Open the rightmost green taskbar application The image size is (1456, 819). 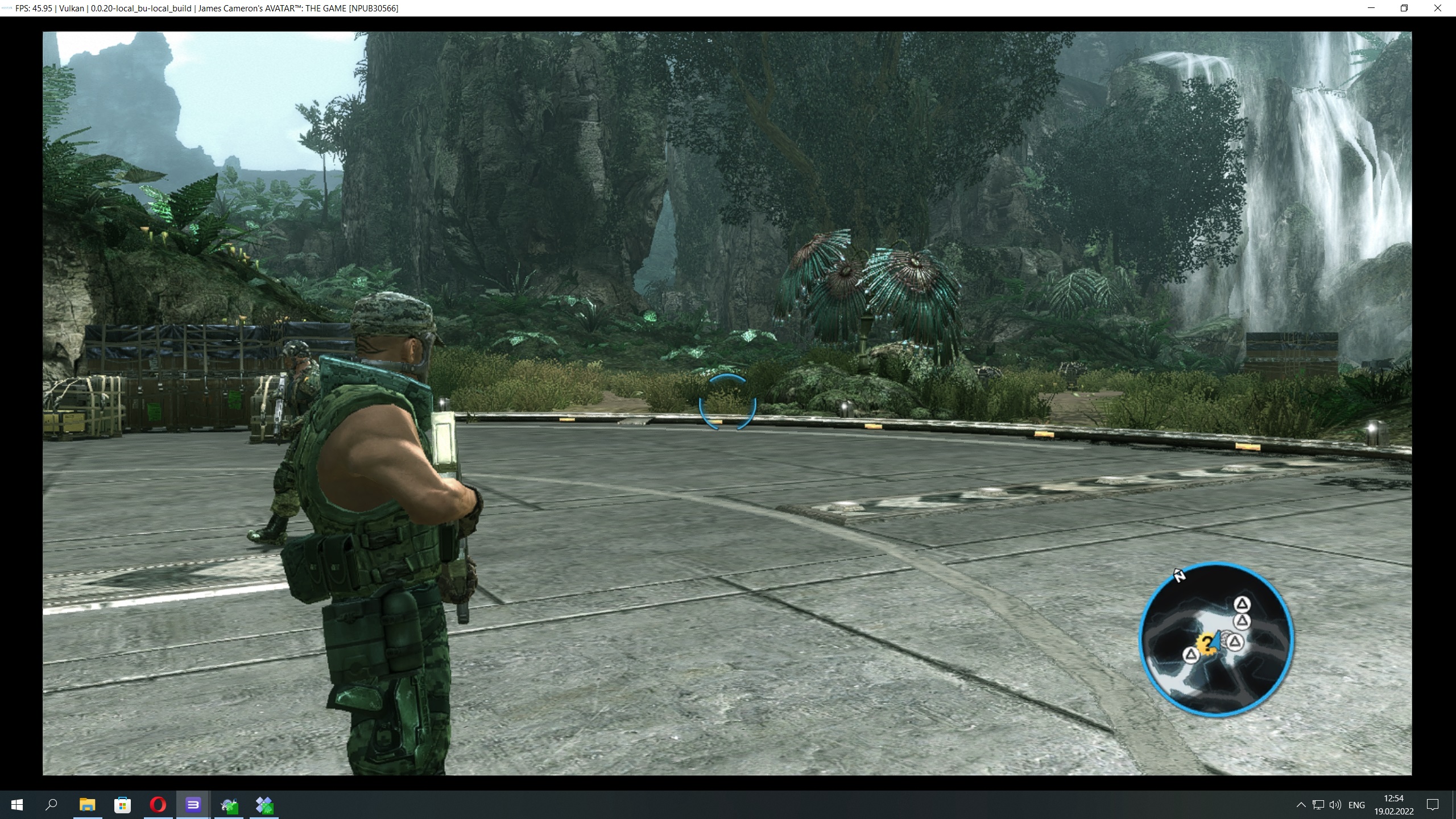(263, 805)
